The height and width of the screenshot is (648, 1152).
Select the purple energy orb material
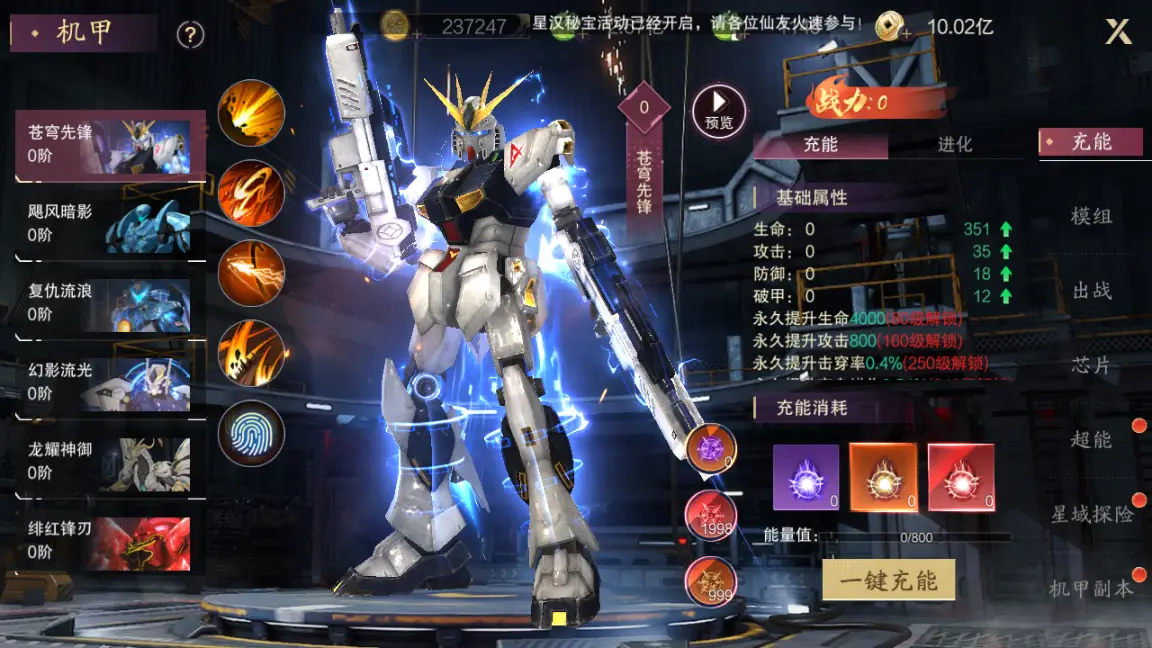pos(806,478)
